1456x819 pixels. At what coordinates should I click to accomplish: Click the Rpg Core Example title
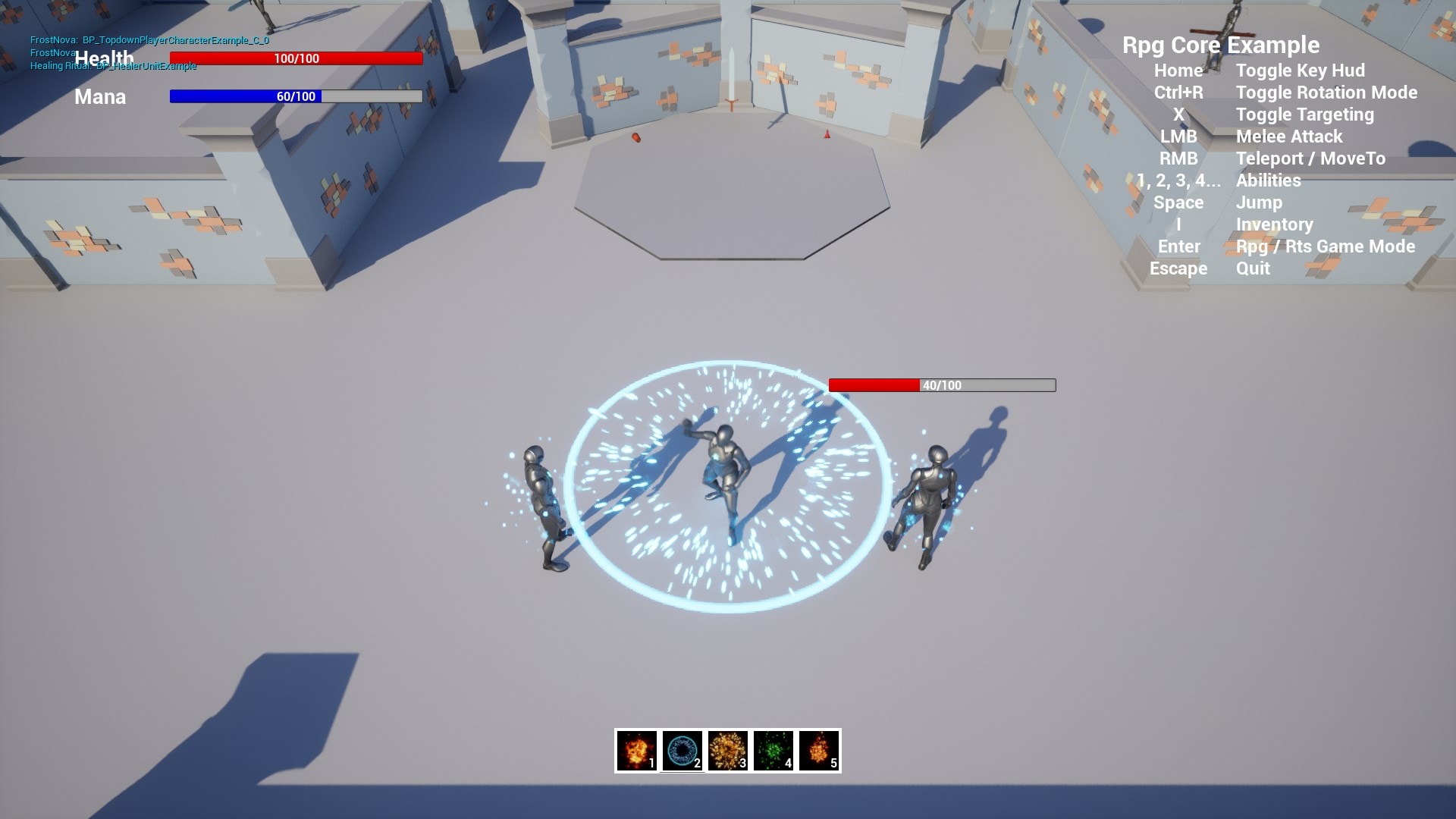tap(1222, 45)
